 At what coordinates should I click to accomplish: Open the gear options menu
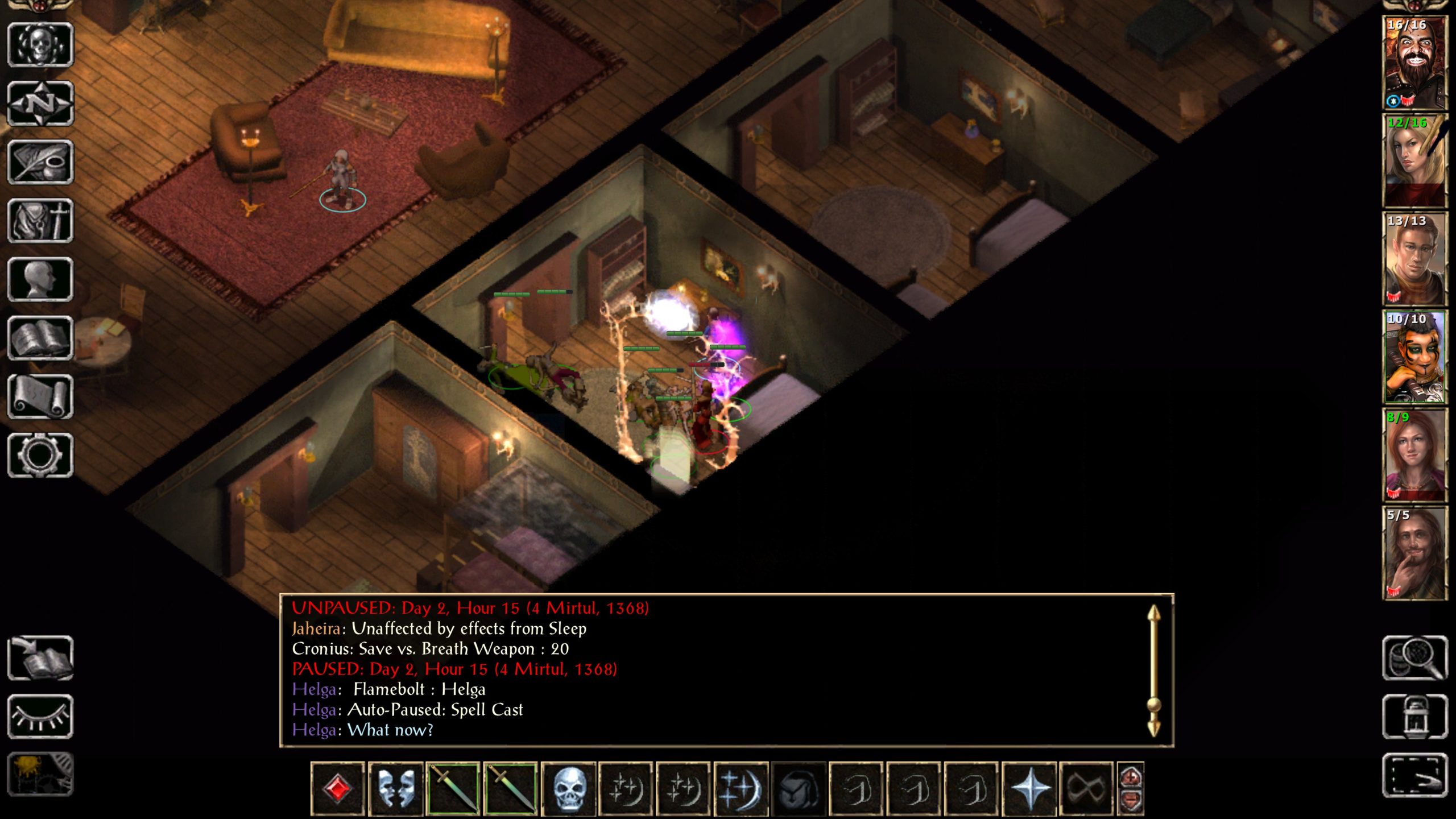tap(40, 455)
